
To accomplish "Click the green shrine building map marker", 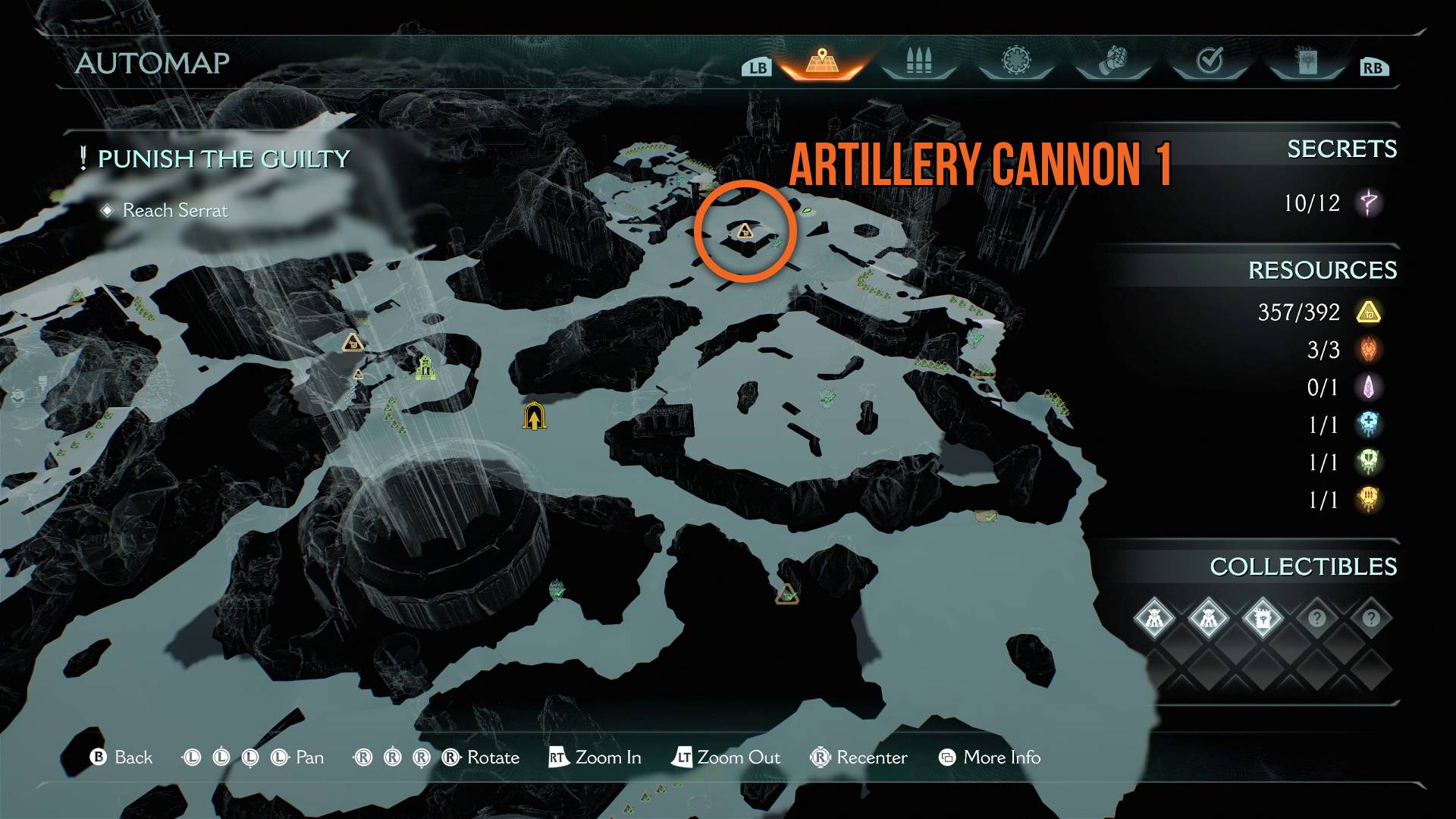I will click(x=426, y=368).
